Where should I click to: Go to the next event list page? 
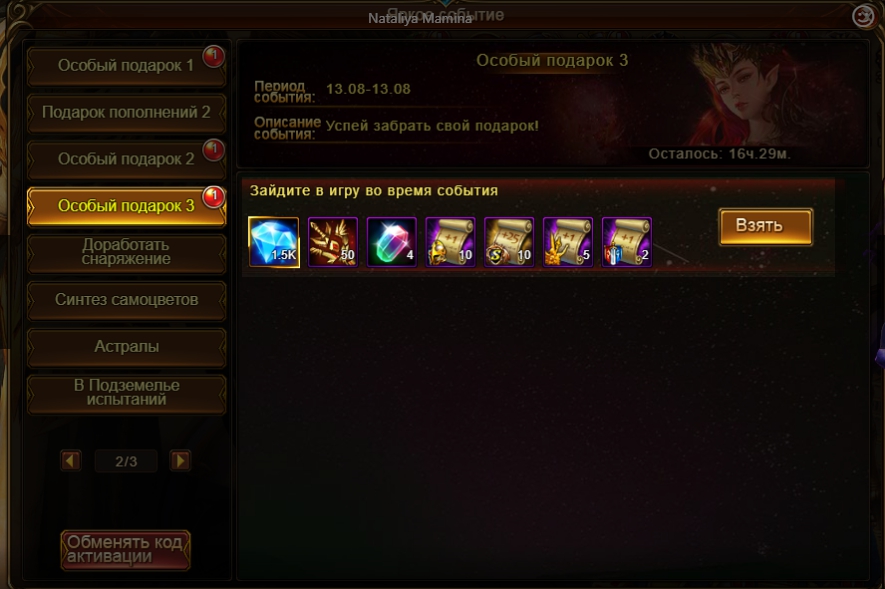(180, 461)
